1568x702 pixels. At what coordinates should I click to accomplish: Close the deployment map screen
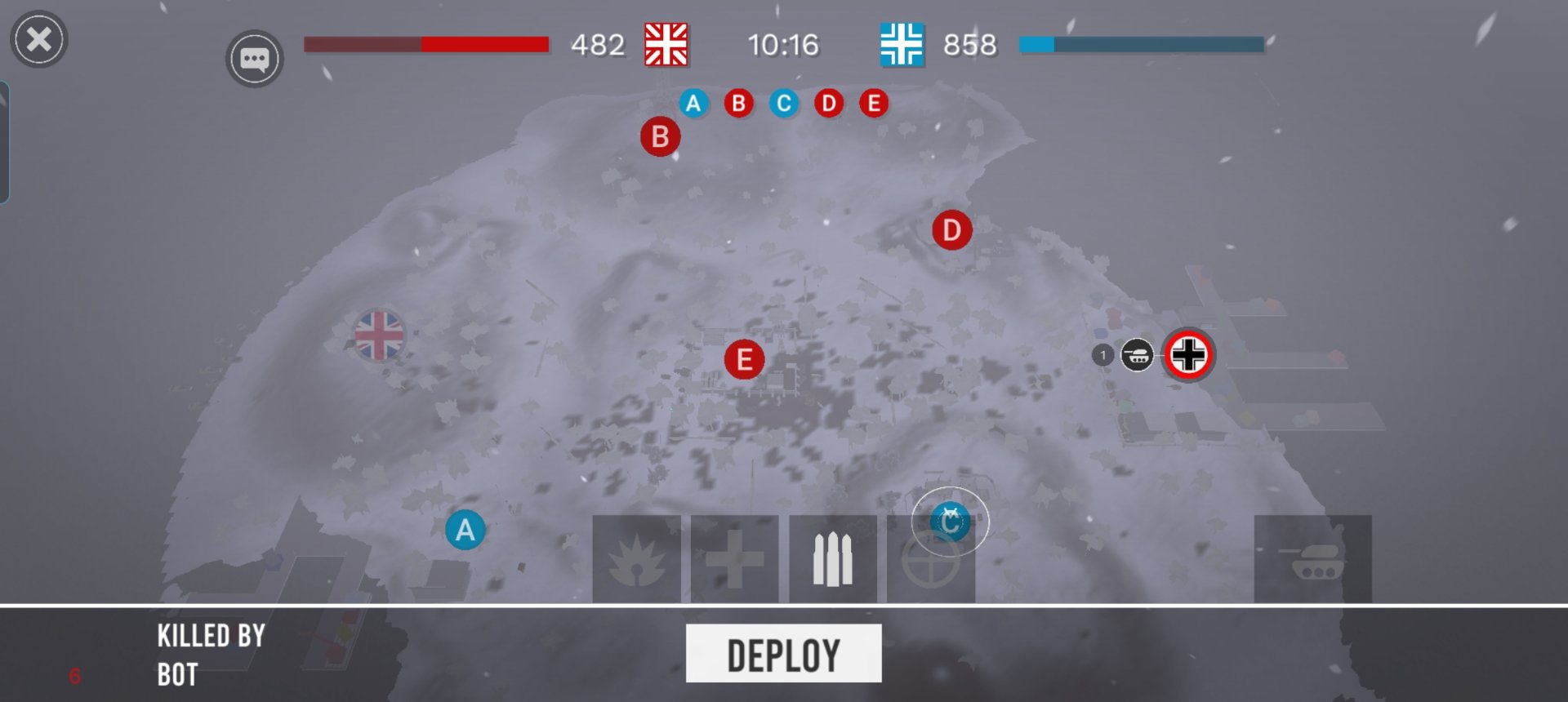(38, 39)
